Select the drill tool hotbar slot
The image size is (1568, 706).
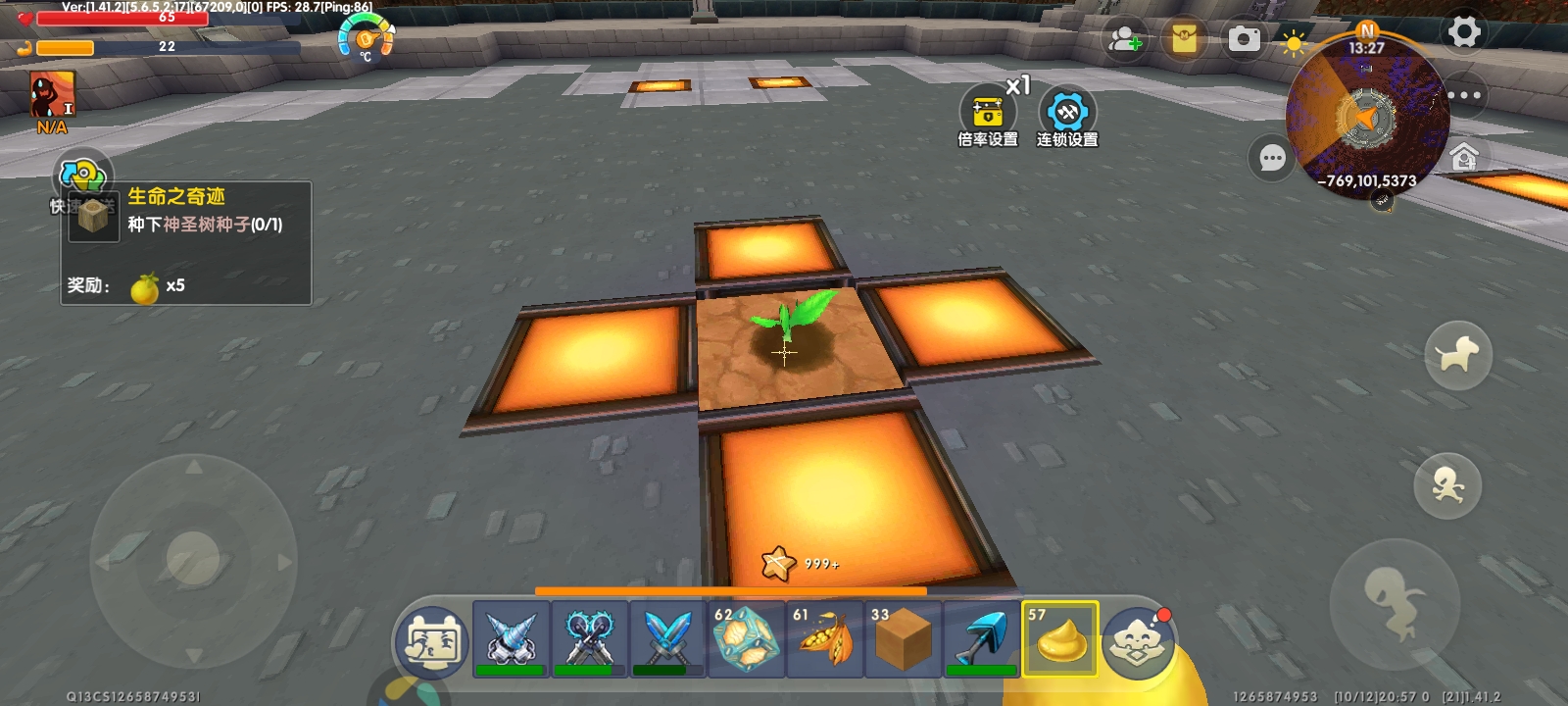[x=511, y=639]
